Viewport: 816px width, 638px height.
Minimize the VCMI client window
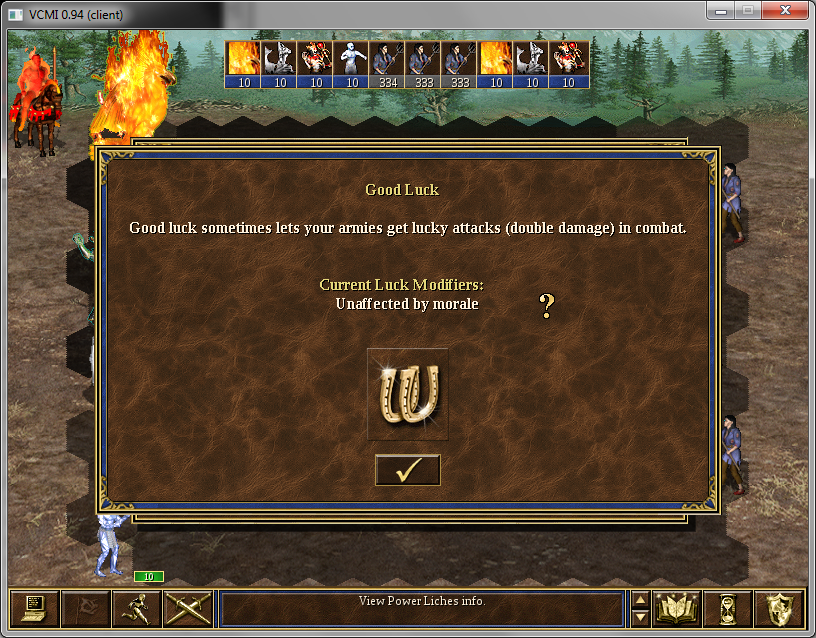[720, 10]
